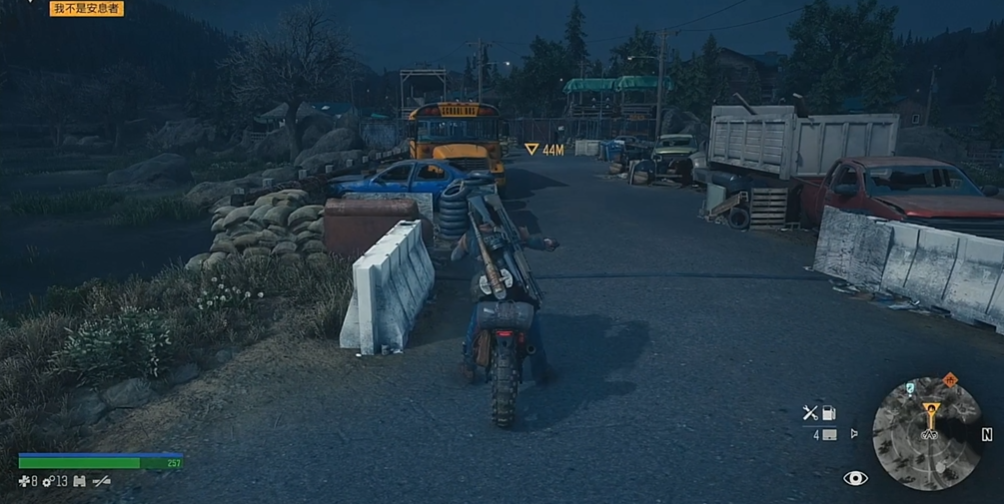Screen dimensions: 1004x504
Task: Click the circular minimap
Action: click(926, 433)
